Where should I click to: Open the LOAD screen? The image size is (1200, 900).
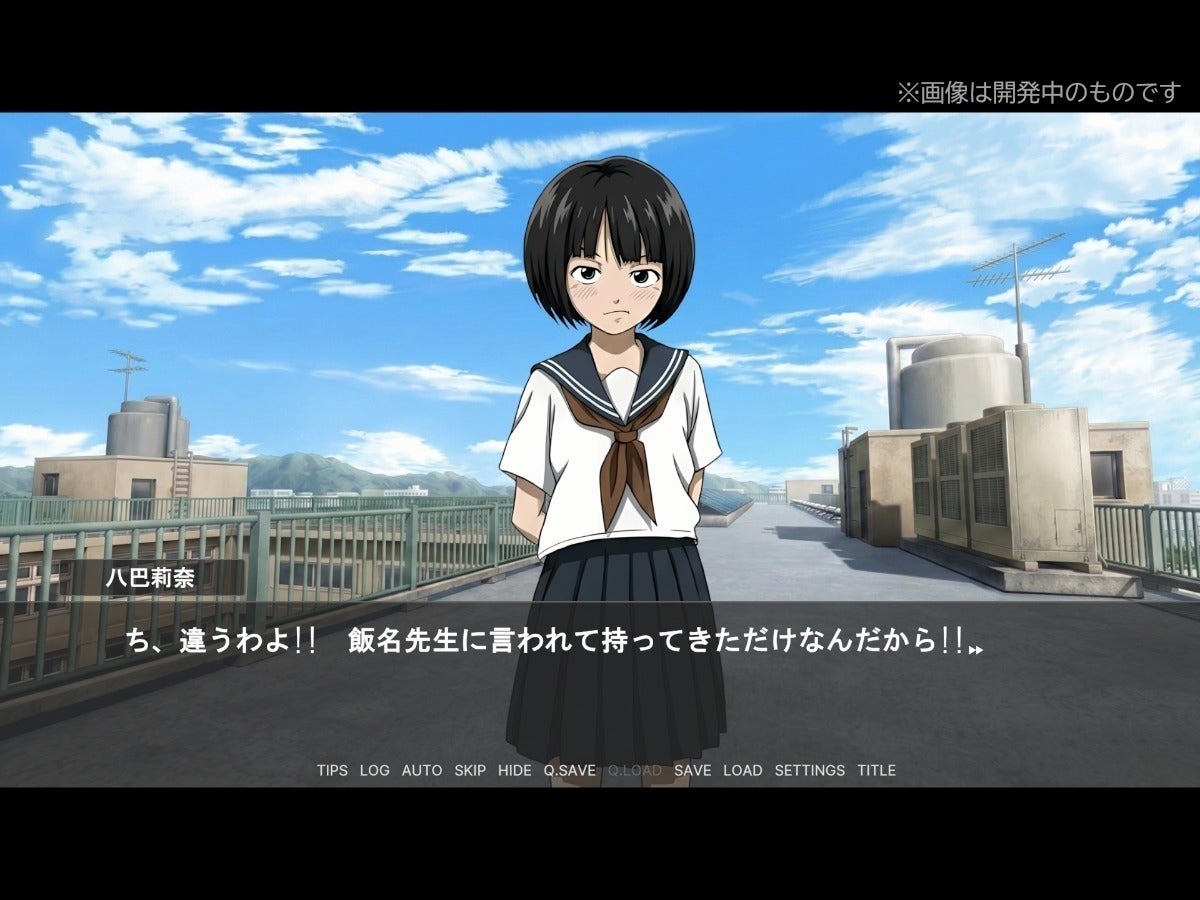[742, 770]
